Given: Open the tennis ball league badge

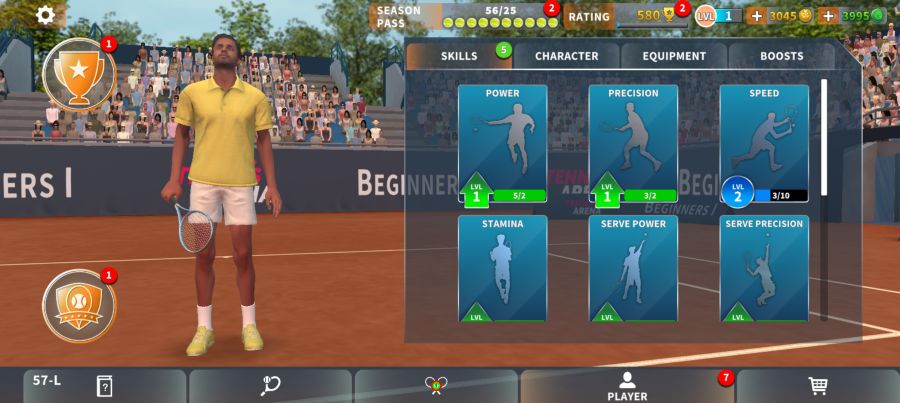Looking at the screenshot, I should tap(79, 305).
